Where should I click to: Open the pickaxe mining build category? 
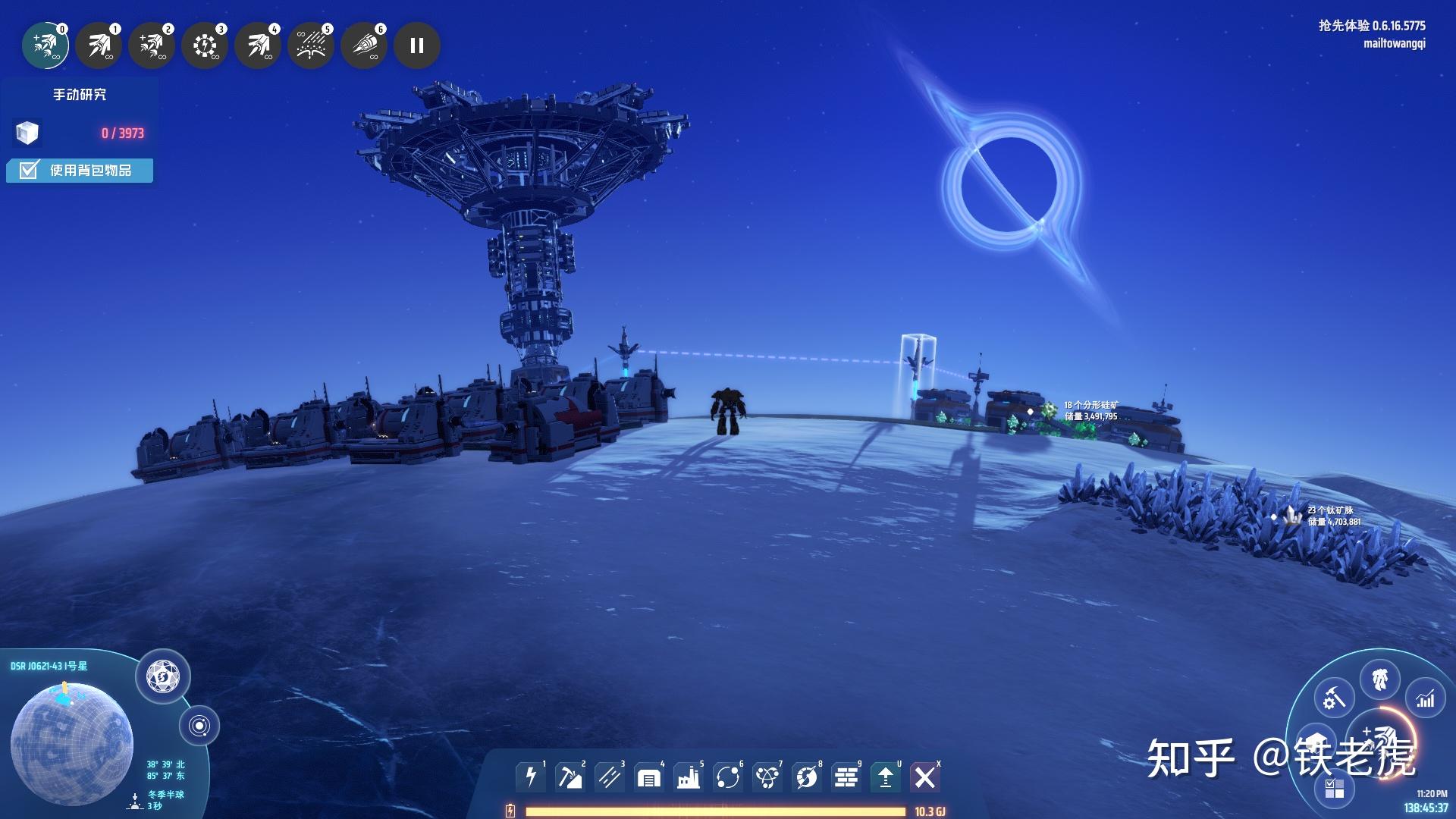click(570, 777)
